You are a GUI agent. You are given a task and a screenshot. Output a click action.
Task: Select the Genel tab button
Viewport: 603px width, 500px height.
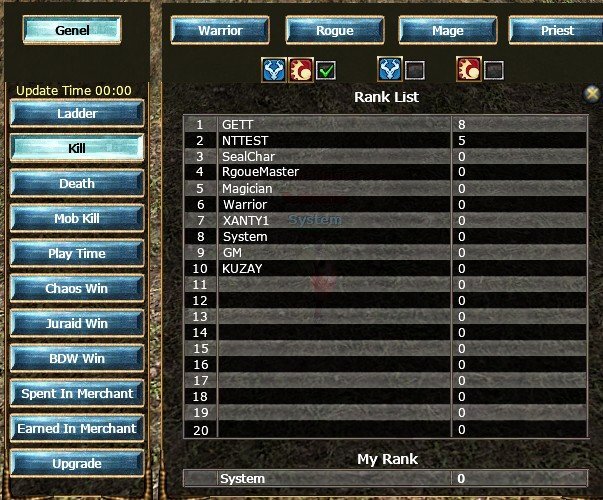[72, 30]
